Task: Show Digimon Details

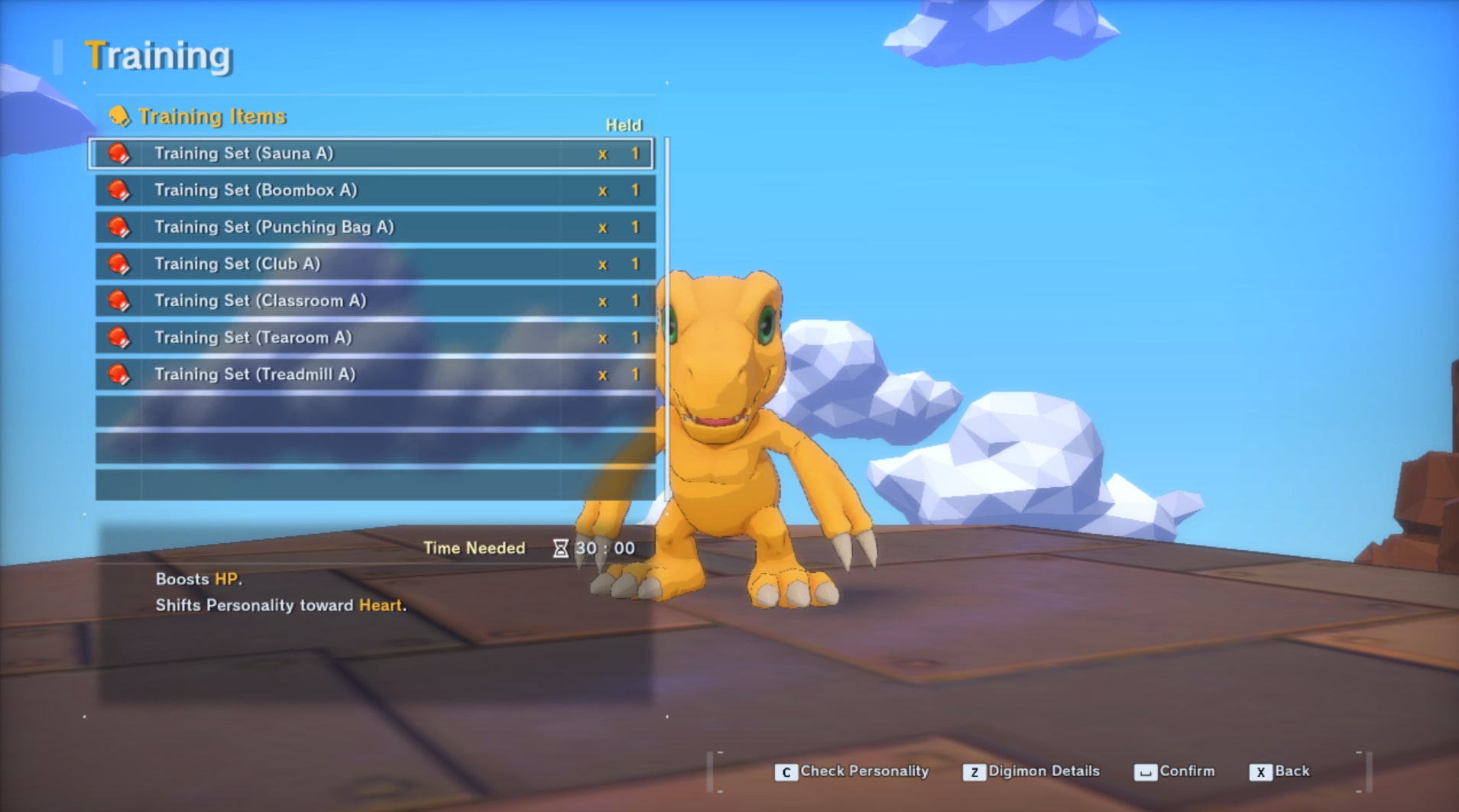Action: (x=1032, y=772)
